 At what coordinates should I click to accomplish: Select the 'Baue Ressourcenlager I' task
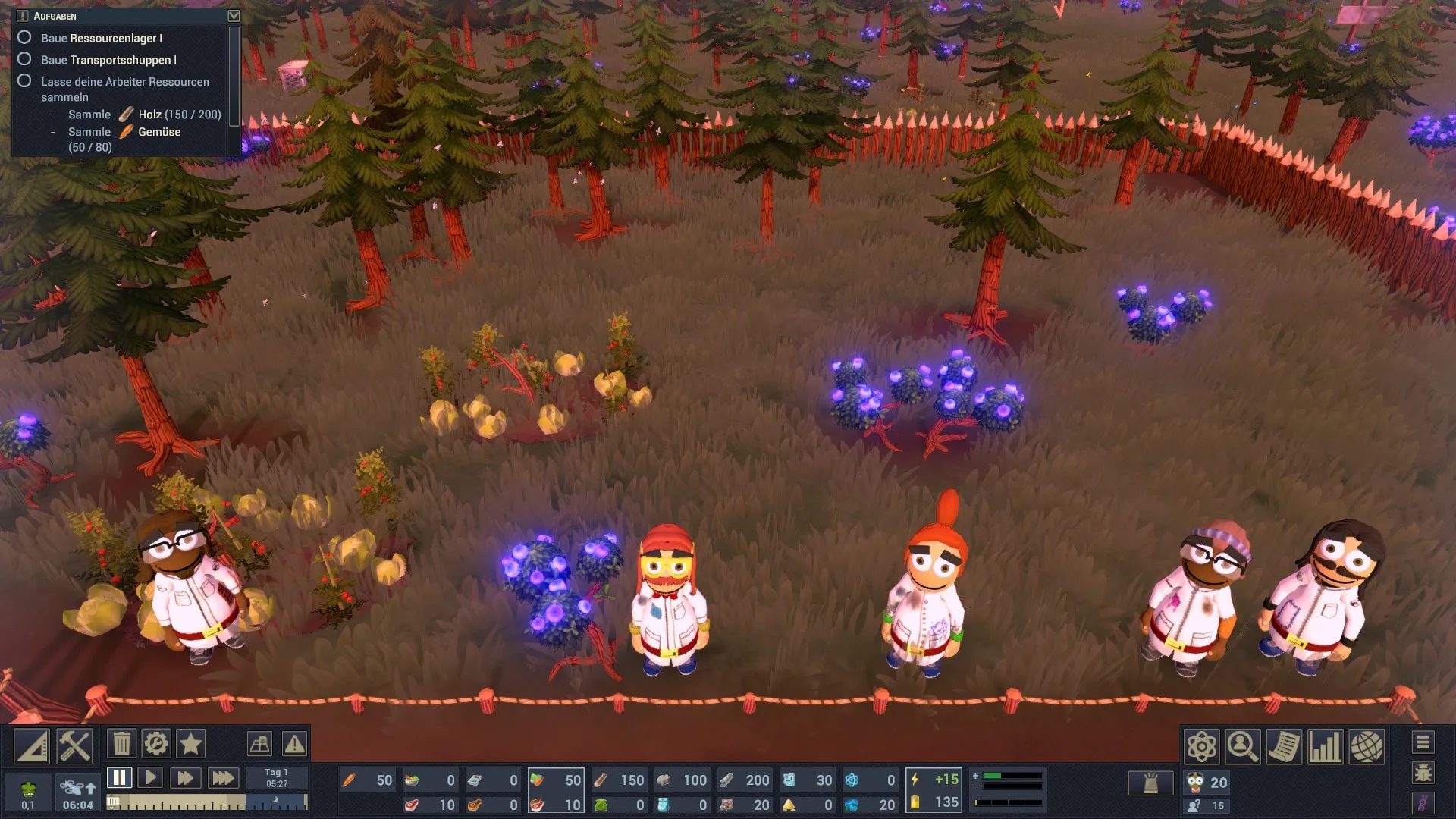(x=101, y=38)
